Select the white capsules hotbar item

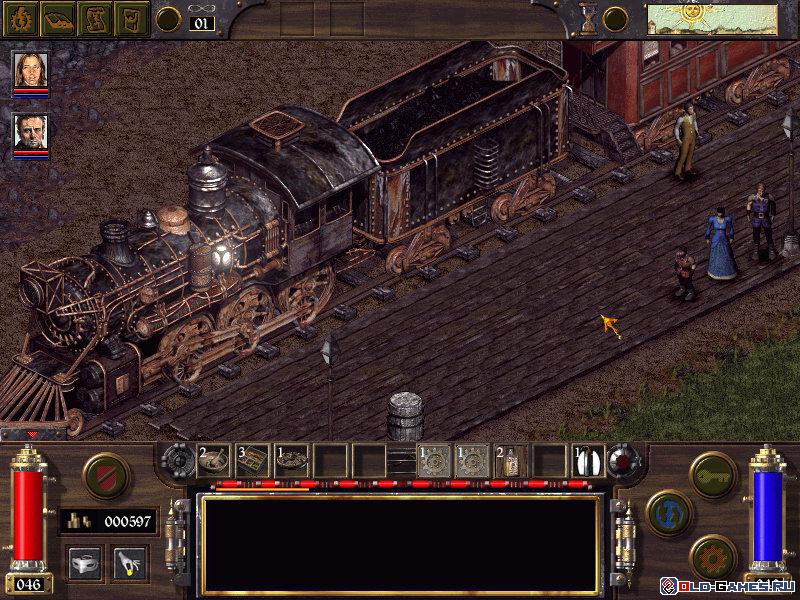pyautogui.click(x=588, y=460)
